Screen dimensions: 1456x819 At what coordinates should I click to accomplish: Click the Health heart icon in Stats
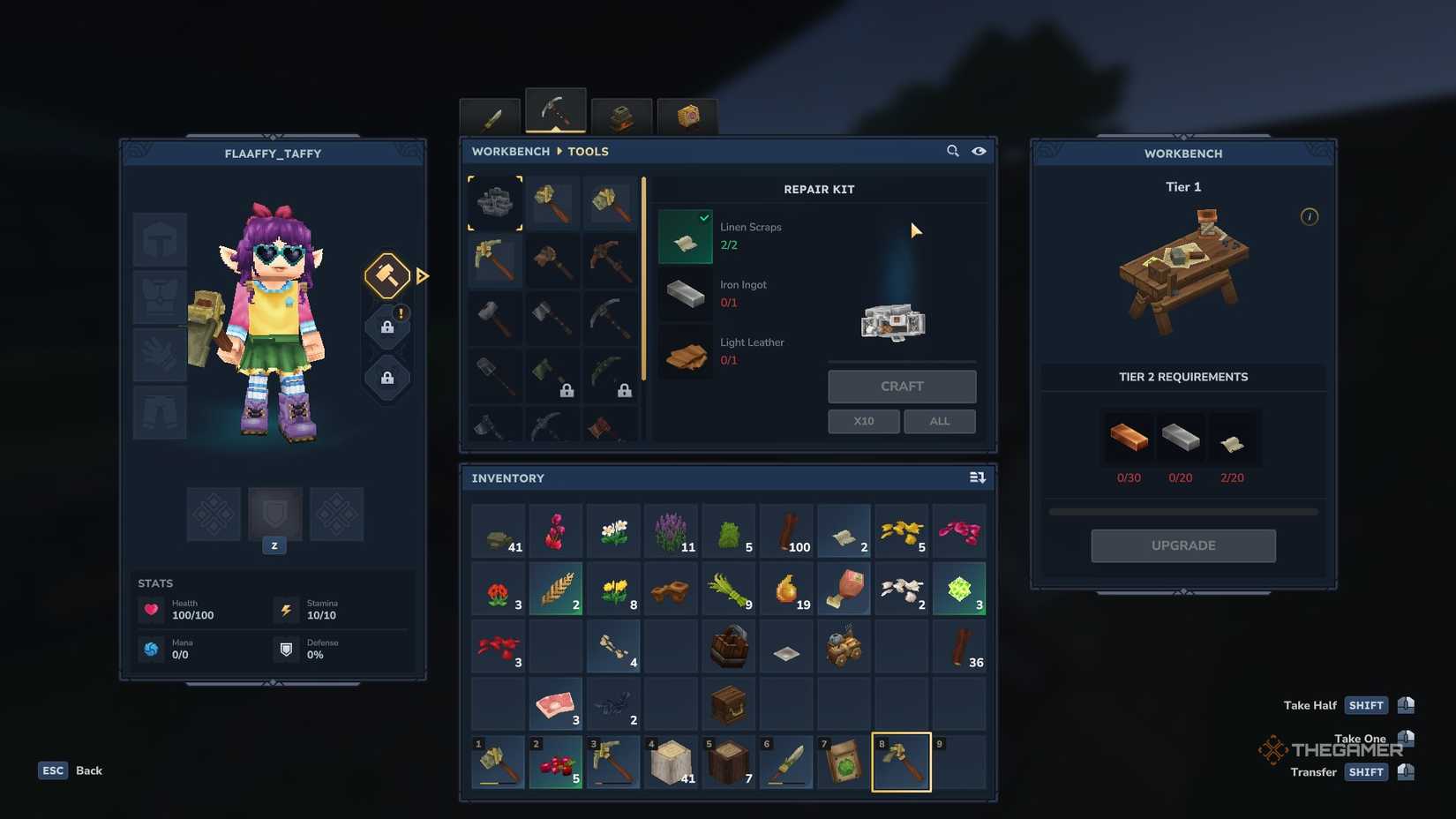click(x=152, y=608)
